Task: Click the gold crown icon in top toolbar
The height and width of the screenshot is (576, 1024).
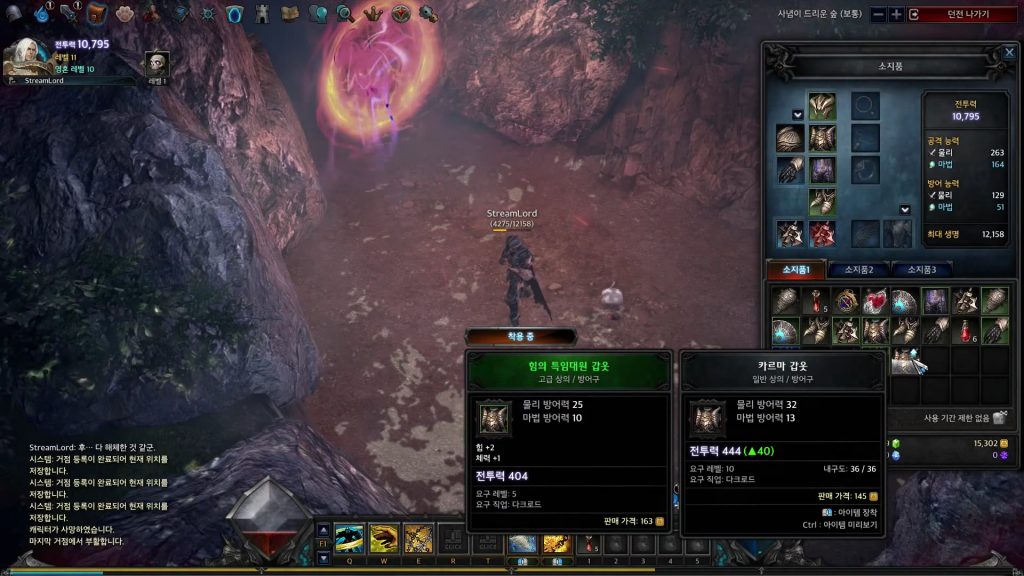Action: tap(372, 13)
